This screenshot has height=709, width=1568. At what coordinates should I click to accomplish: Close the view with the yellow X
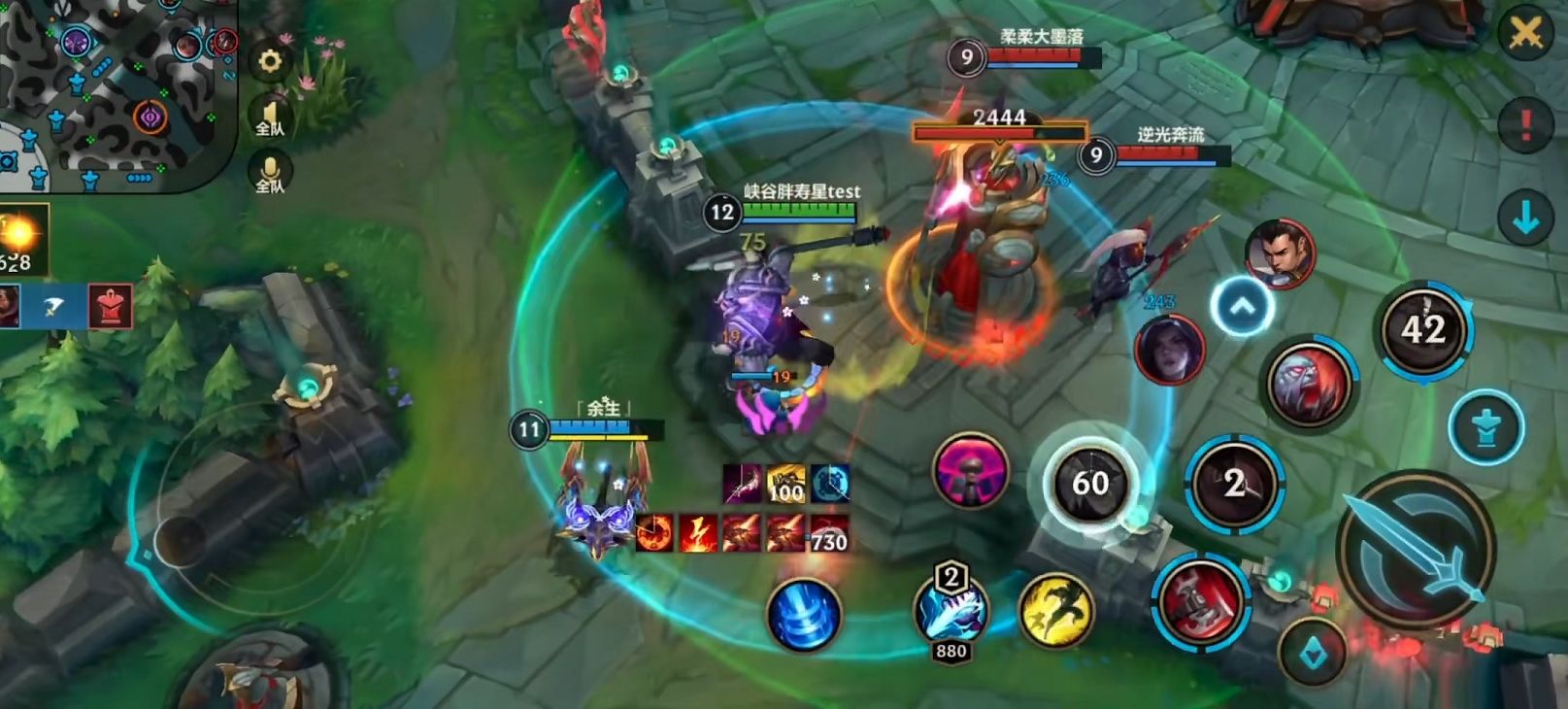[x=1525, y=33]
